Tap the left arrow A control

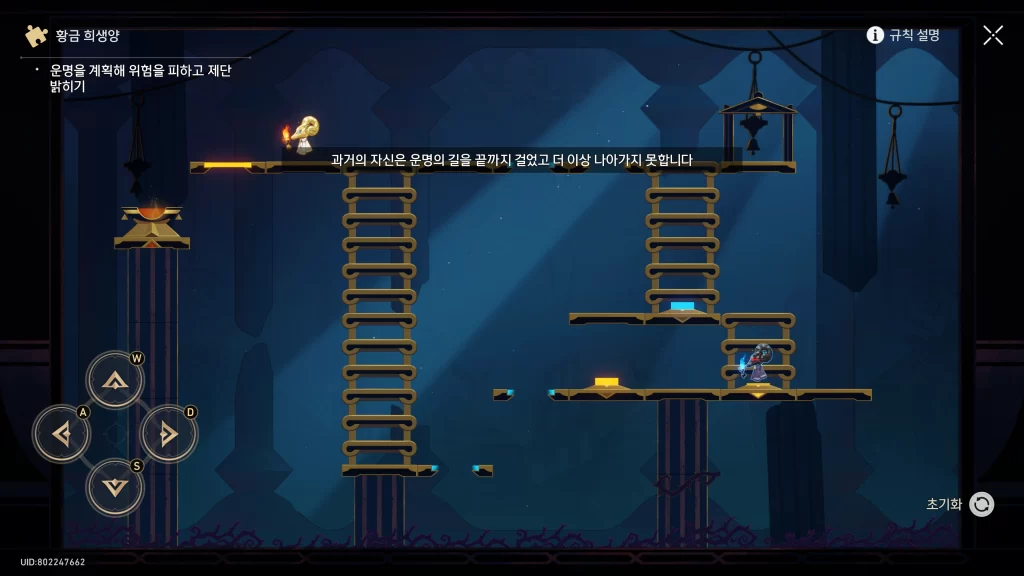tap(61, 434)
